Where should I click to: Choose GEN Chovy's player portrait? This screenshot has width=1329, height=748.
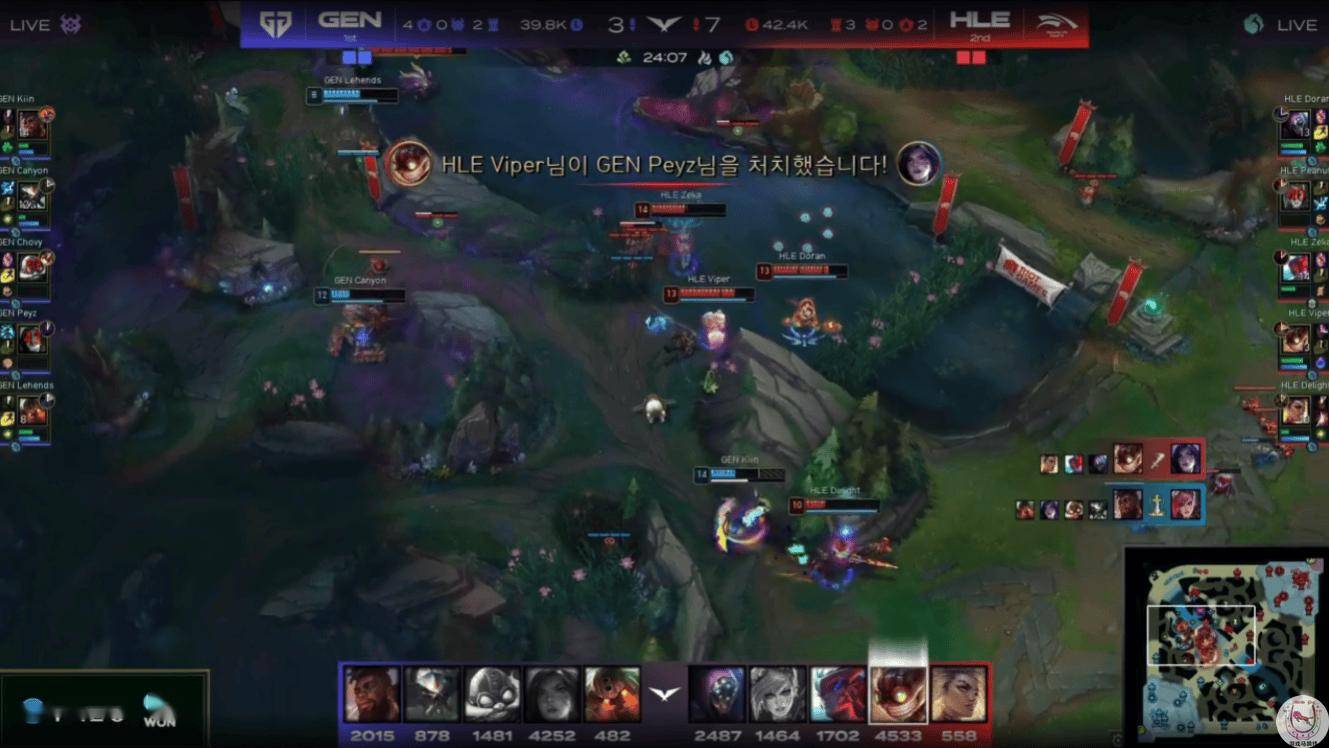32,267
